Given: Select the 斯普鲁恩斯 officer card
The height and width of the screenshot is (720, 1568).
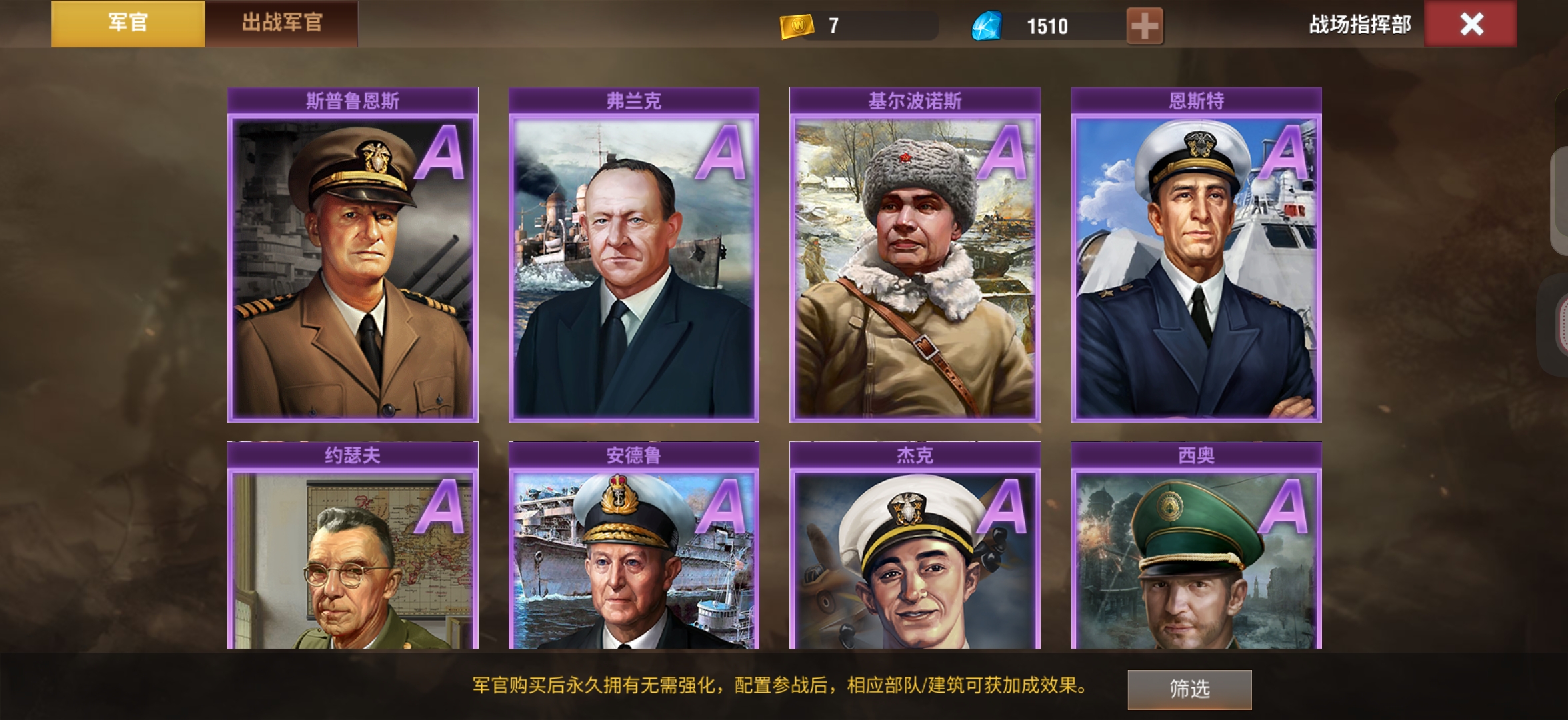Looking at the screenshot, I should point(353,267).
